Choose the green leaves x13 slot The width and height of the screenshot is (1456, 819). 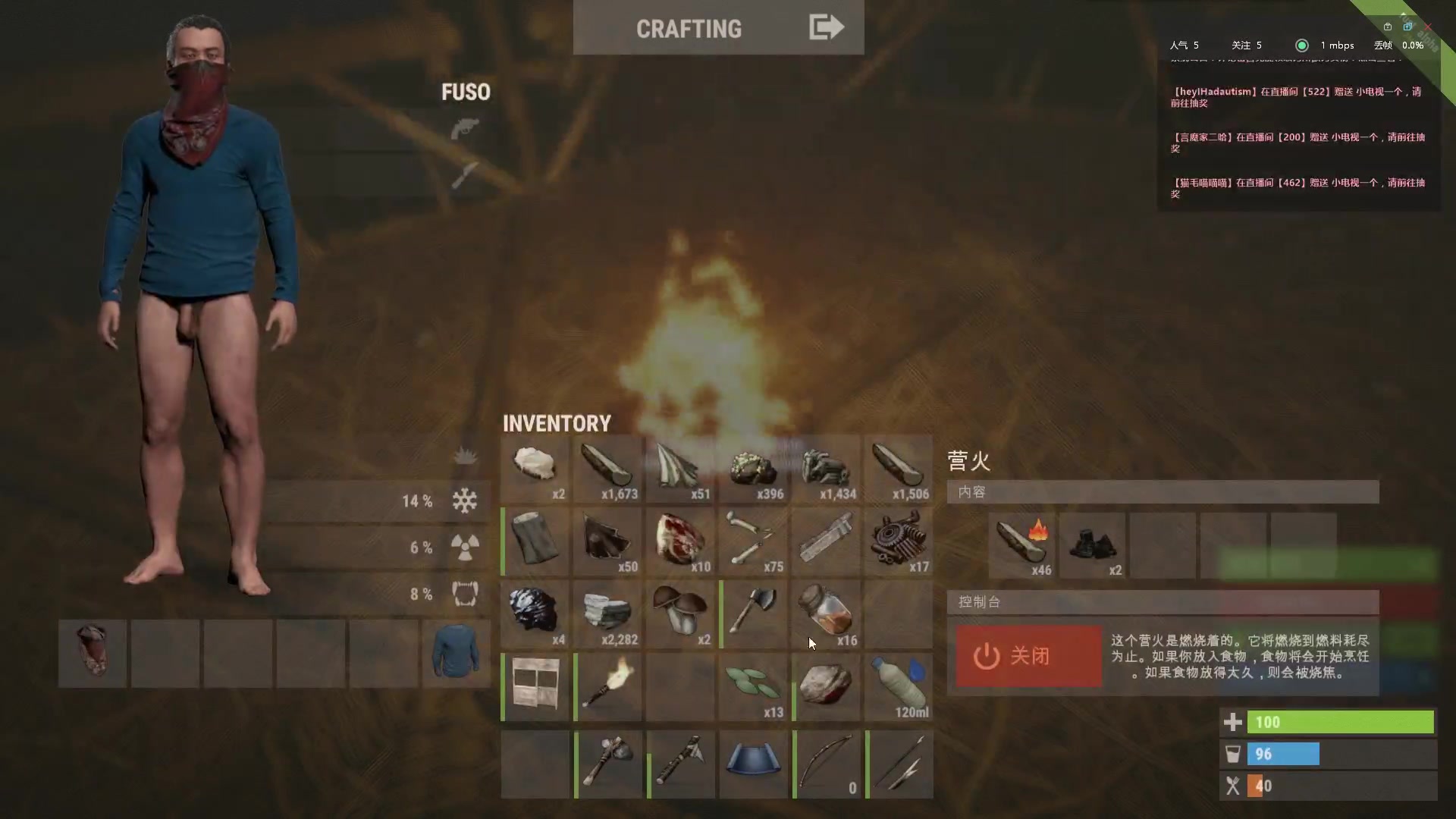754,686
